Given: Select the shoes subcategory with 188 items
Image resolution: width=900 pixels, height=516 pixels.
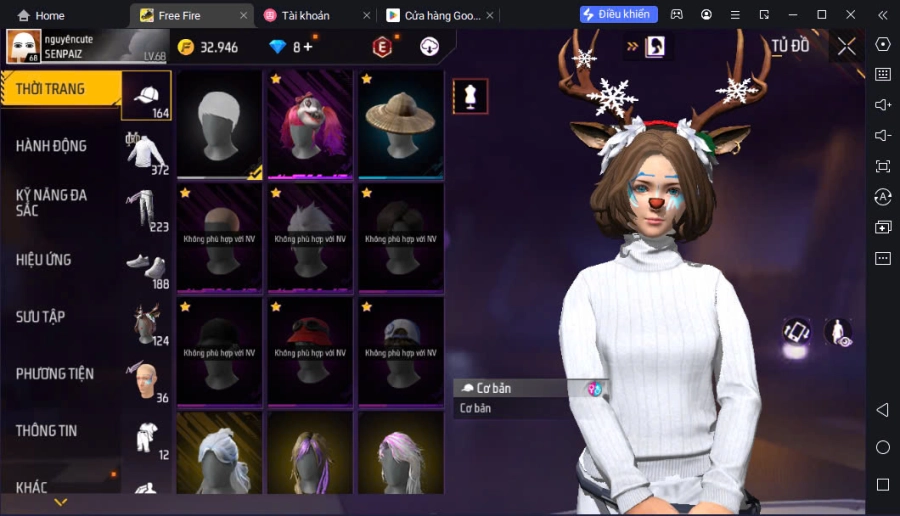Looking at the screenshot, I should tap(147, 267).
